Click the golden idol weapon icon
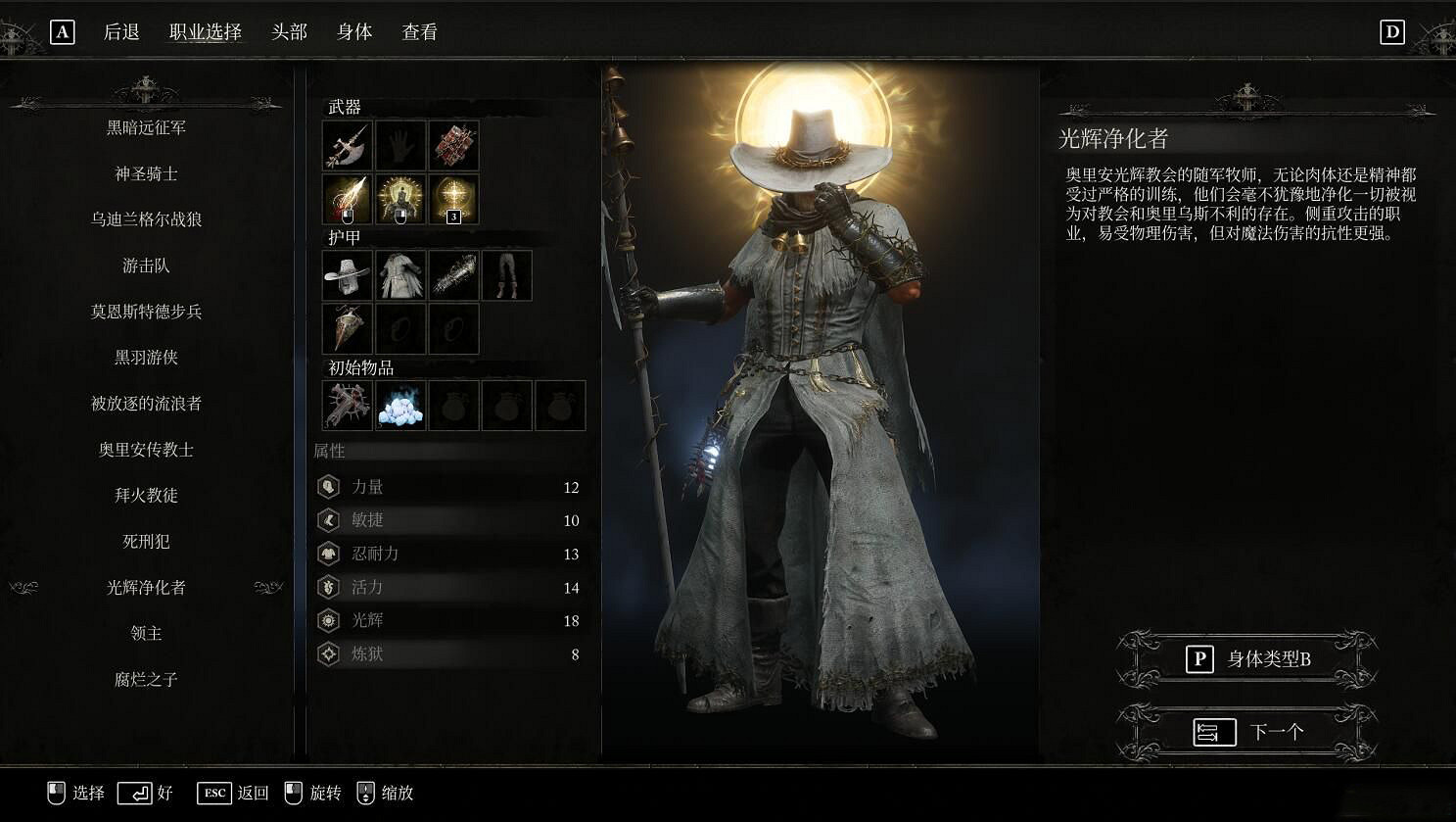The image size is (1456, 822). (x=399, y=197)
